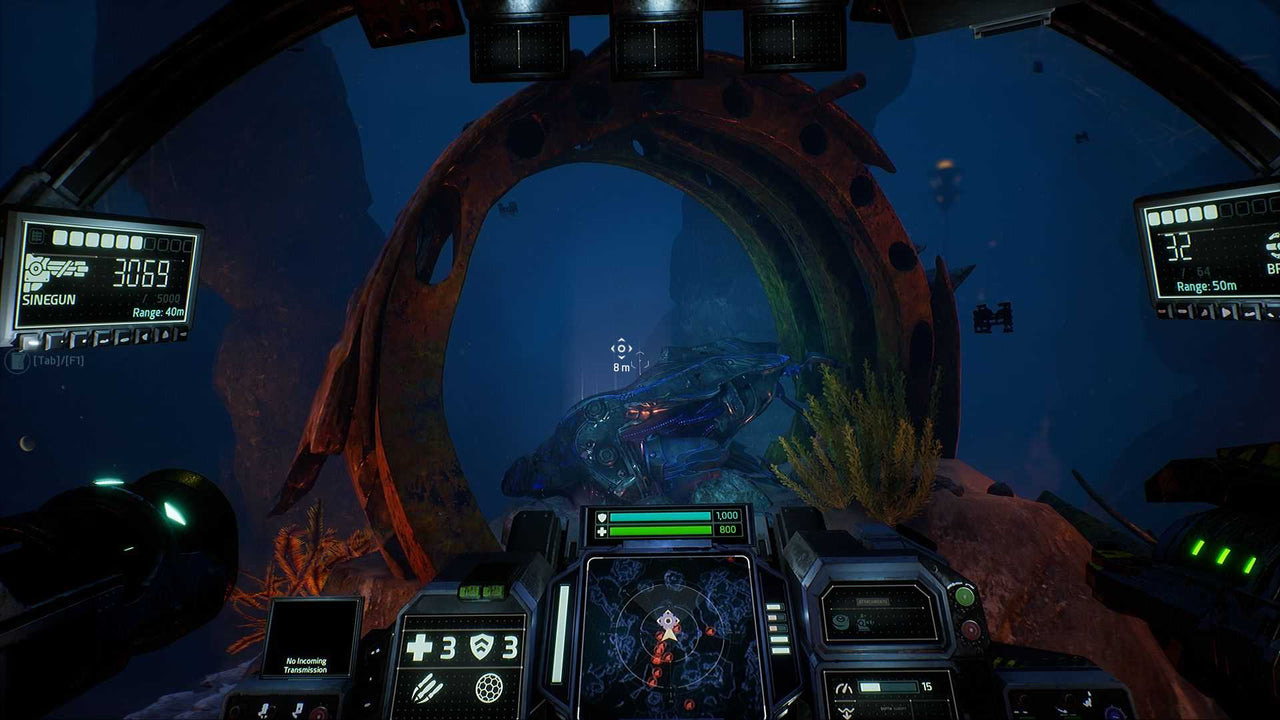Click the [Tab]/[F1] comms prompt icon

[17, 362]
